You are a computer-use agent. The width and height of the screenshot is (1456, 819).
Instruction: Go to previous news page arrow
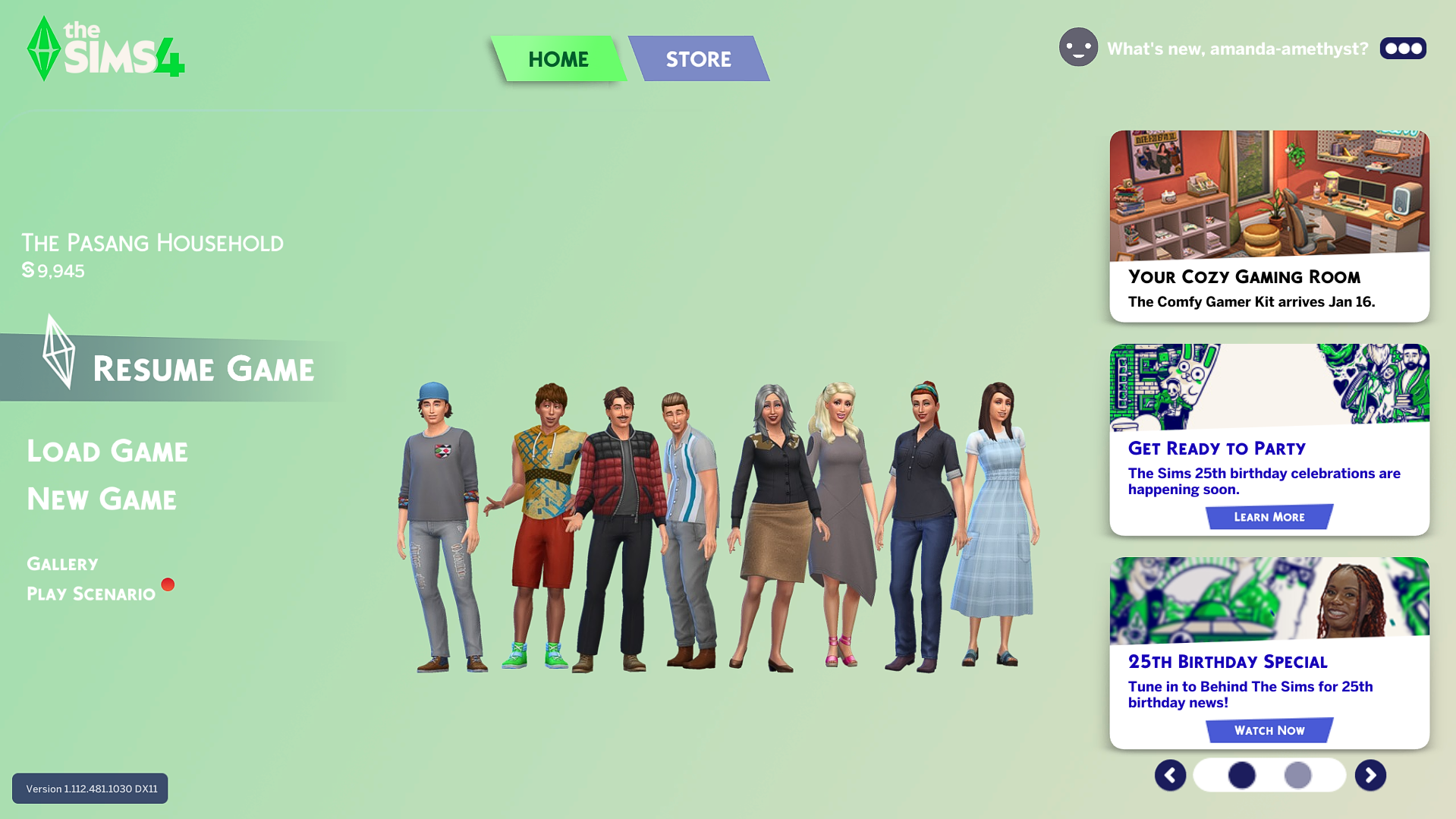[x=1170, y=775]
